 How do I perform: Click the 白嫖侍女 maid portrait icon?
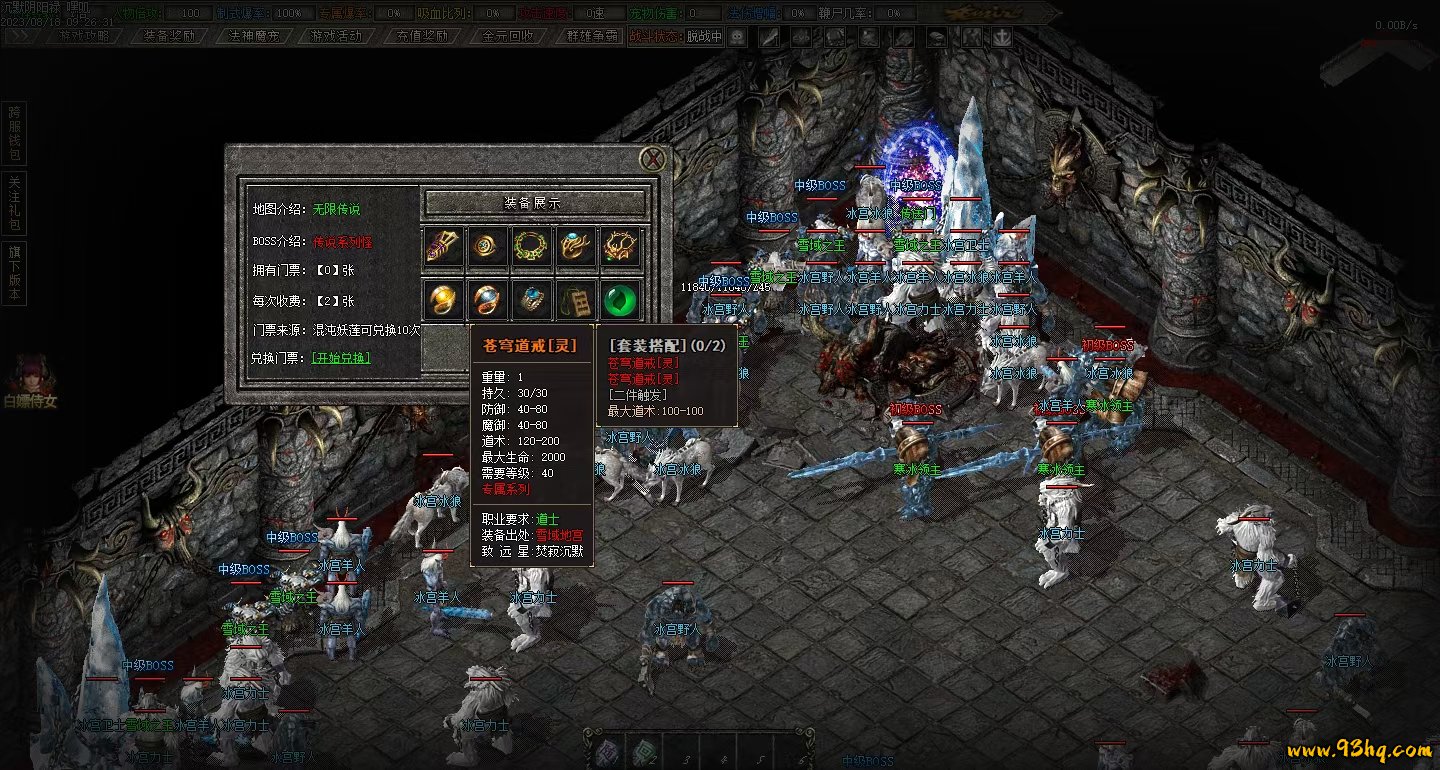coord(30,380)
